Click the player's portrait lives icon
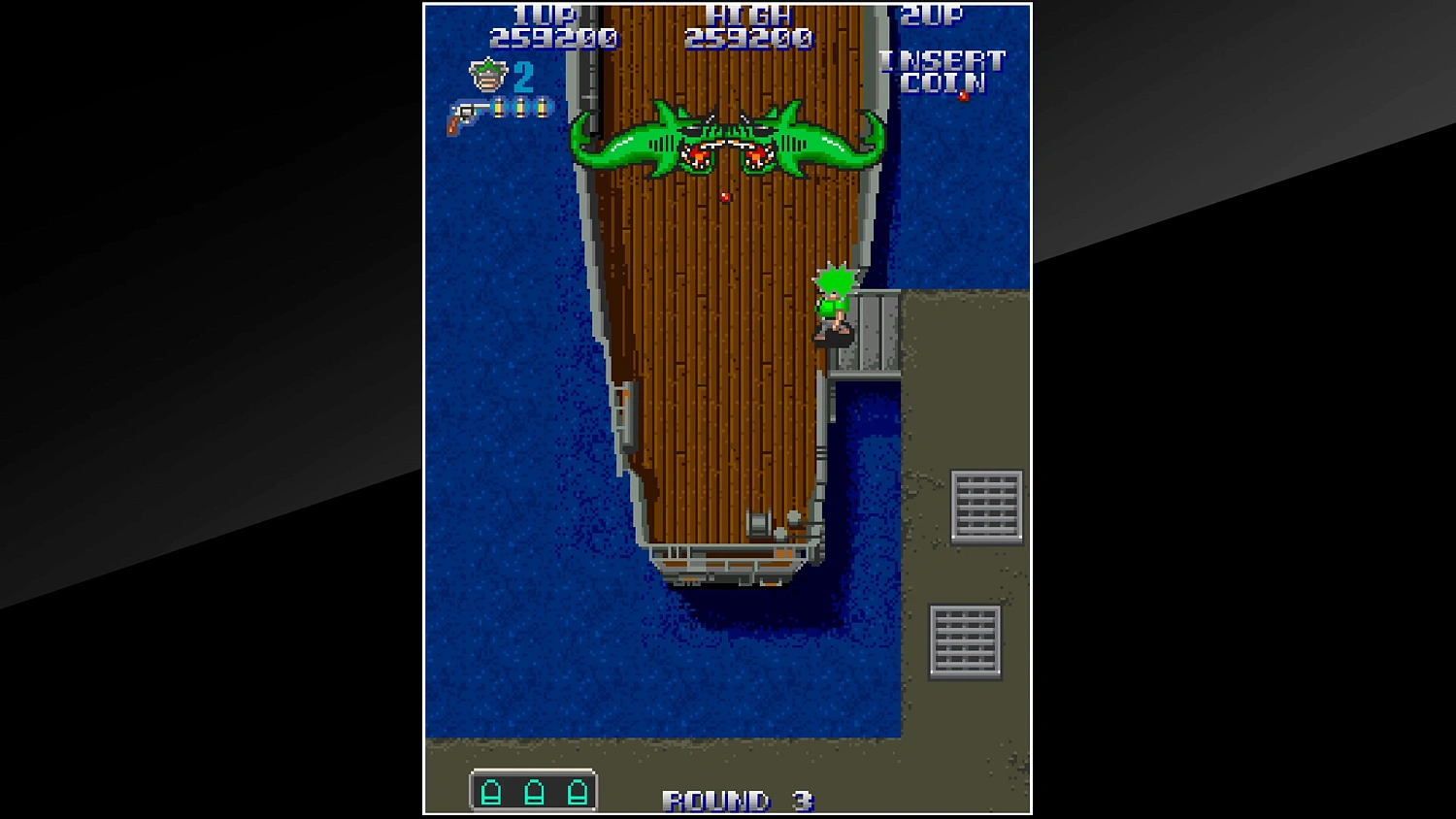This screenshot has height=819, width=1456. 486,77
